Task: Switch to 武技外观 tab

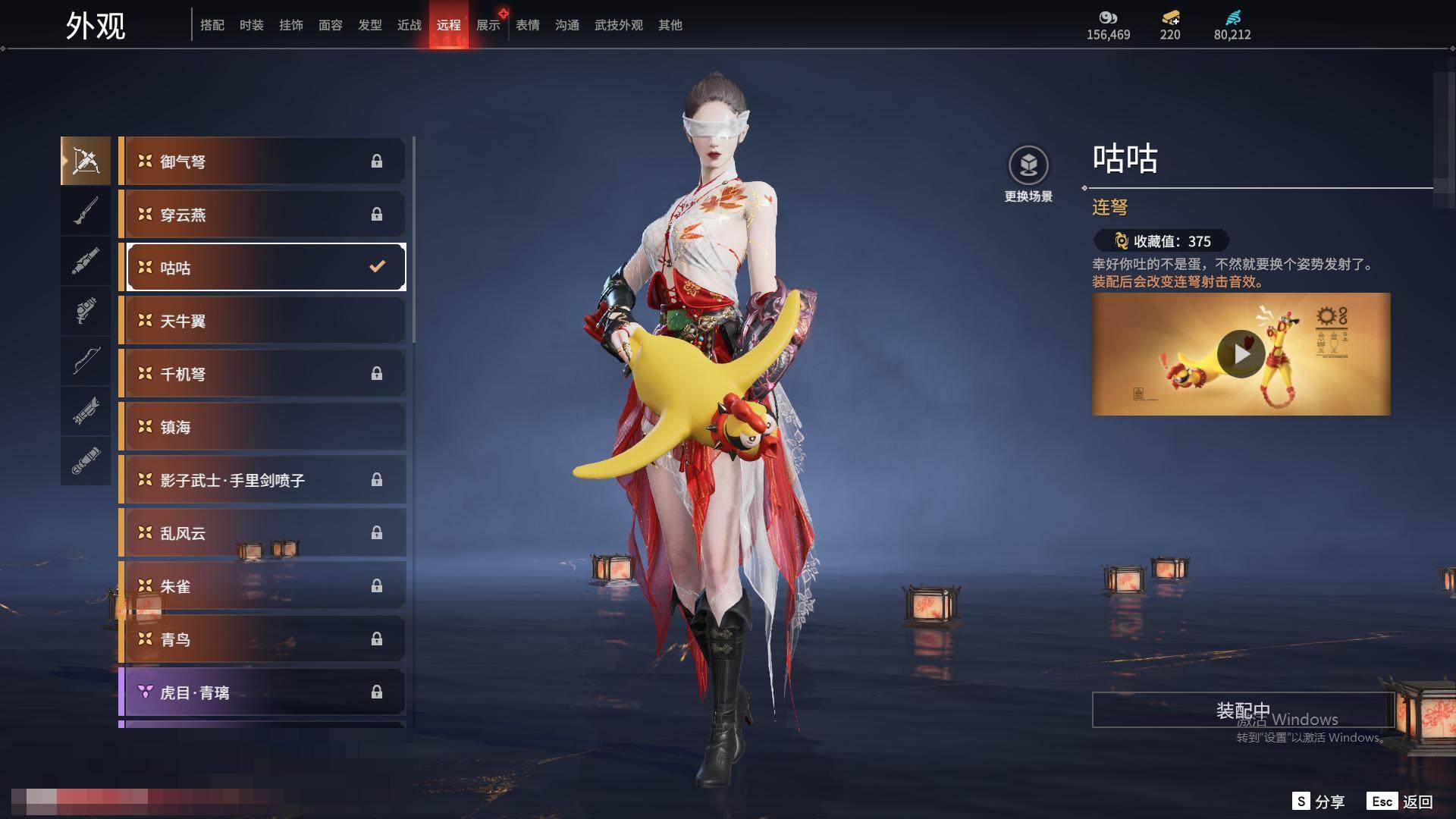Action: 618,25
